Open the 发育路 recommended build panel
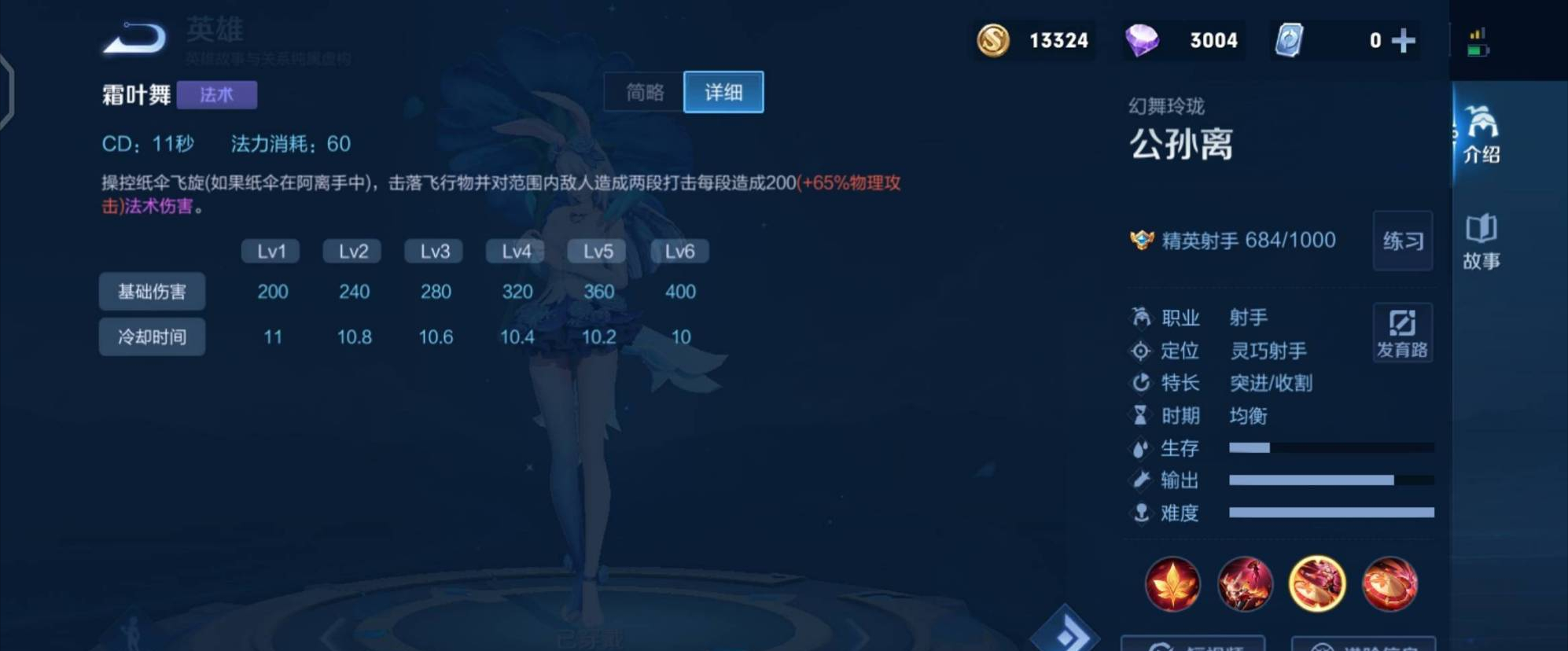This screenshot has width=1568, height=651. (1403, 333)
